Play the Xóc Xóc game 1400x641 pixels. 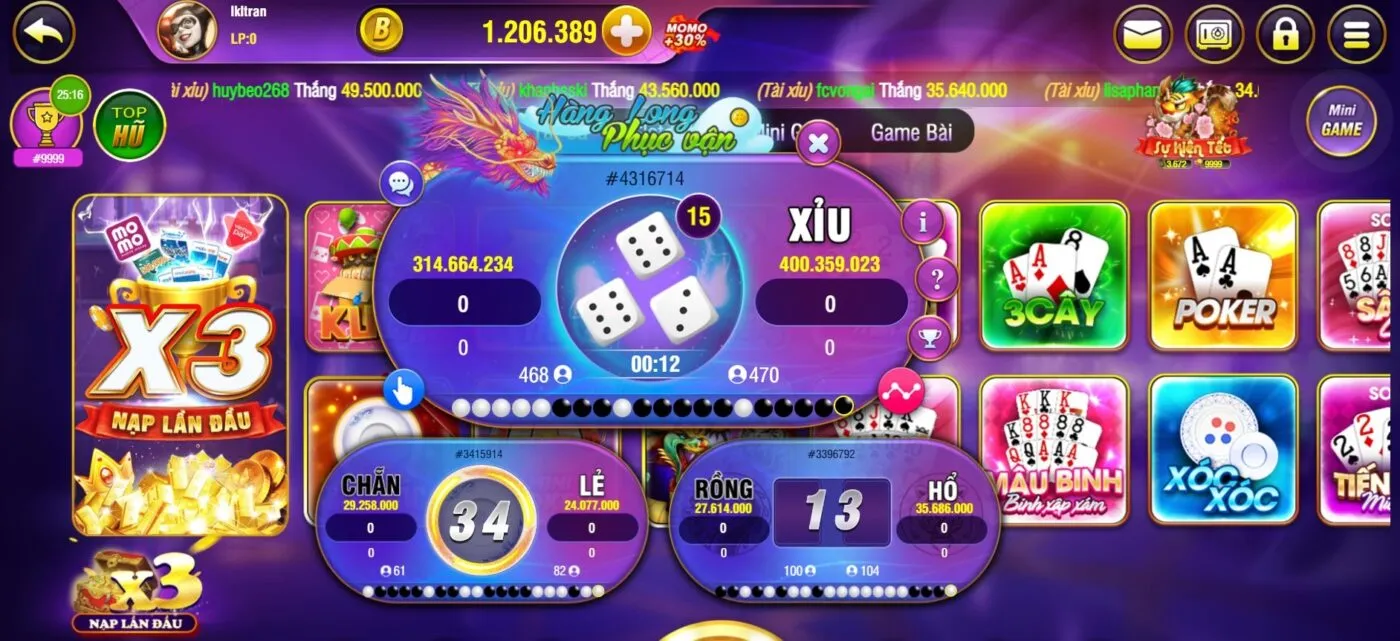tap(1223, 450)
